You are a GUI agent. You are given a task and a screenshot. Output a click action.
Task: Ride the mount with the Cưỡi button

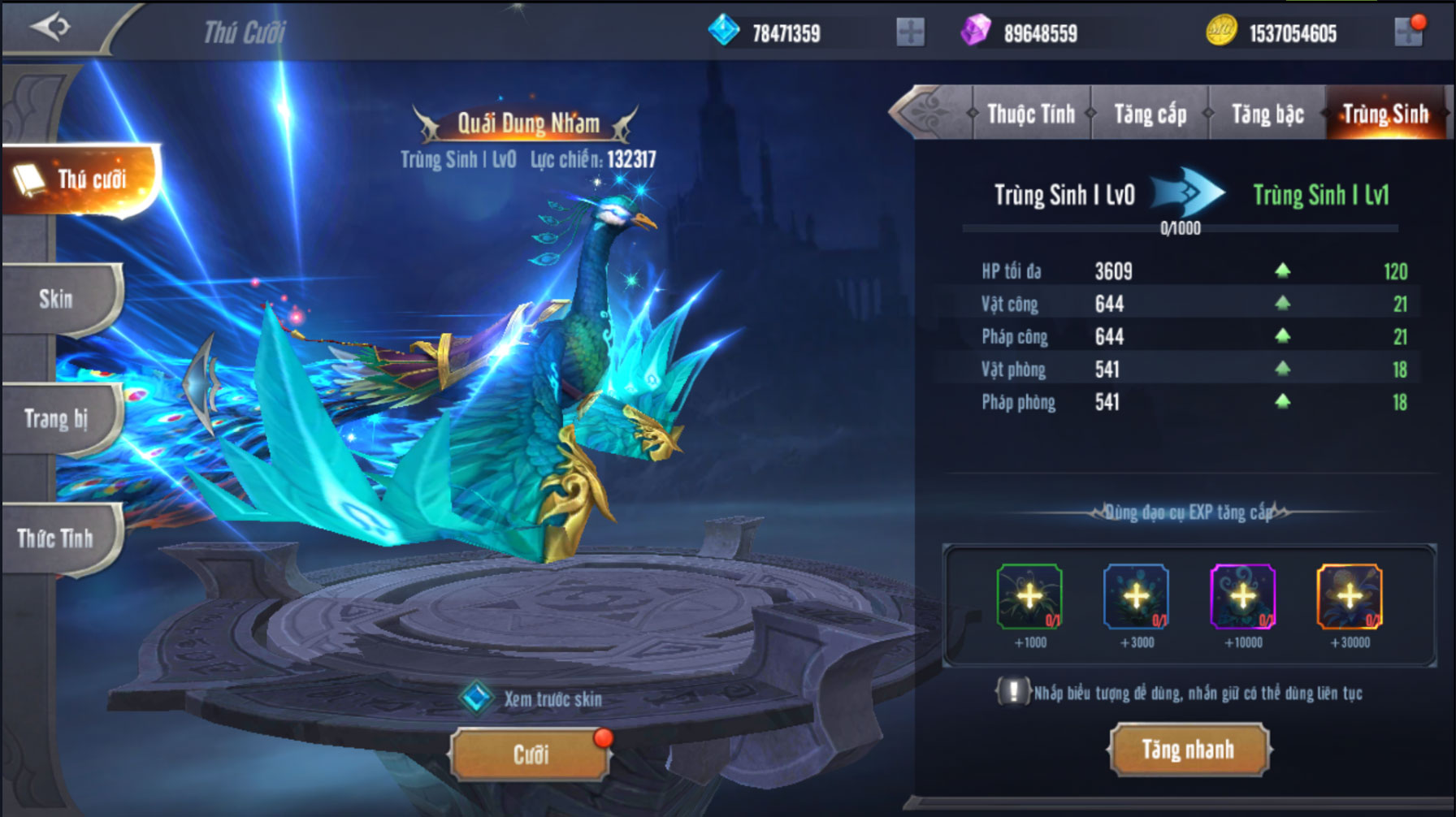pyautogui.click(x=531, y=754)
